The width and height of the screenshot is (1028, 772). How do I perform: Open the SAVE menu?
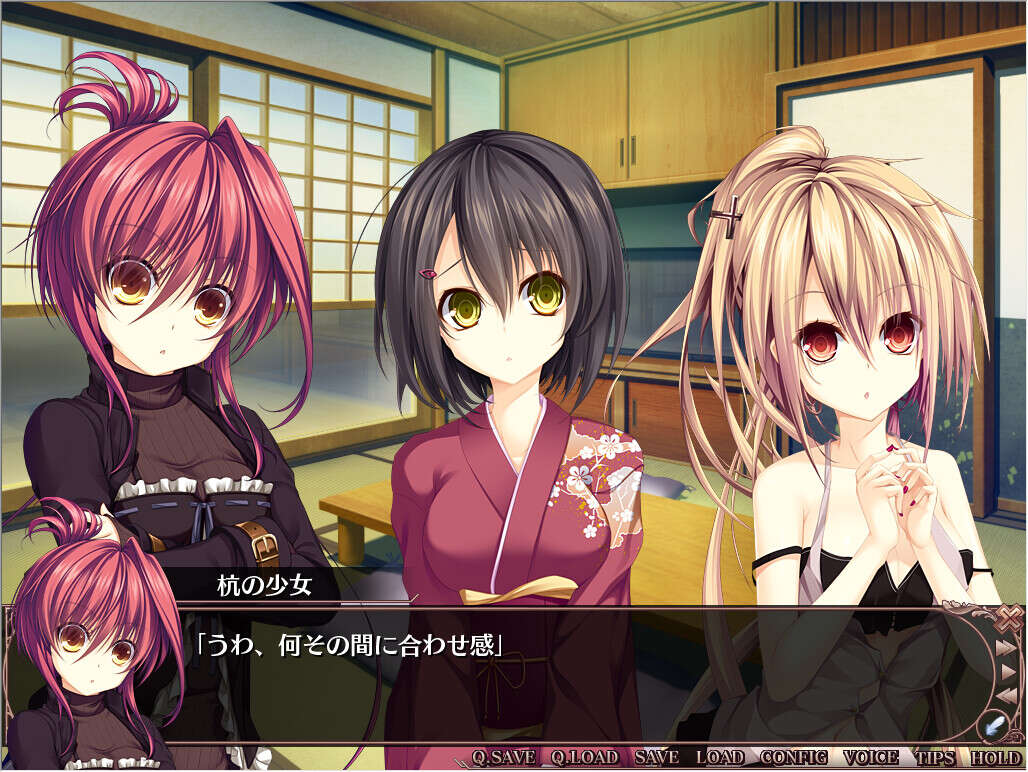tap(656, 757)
